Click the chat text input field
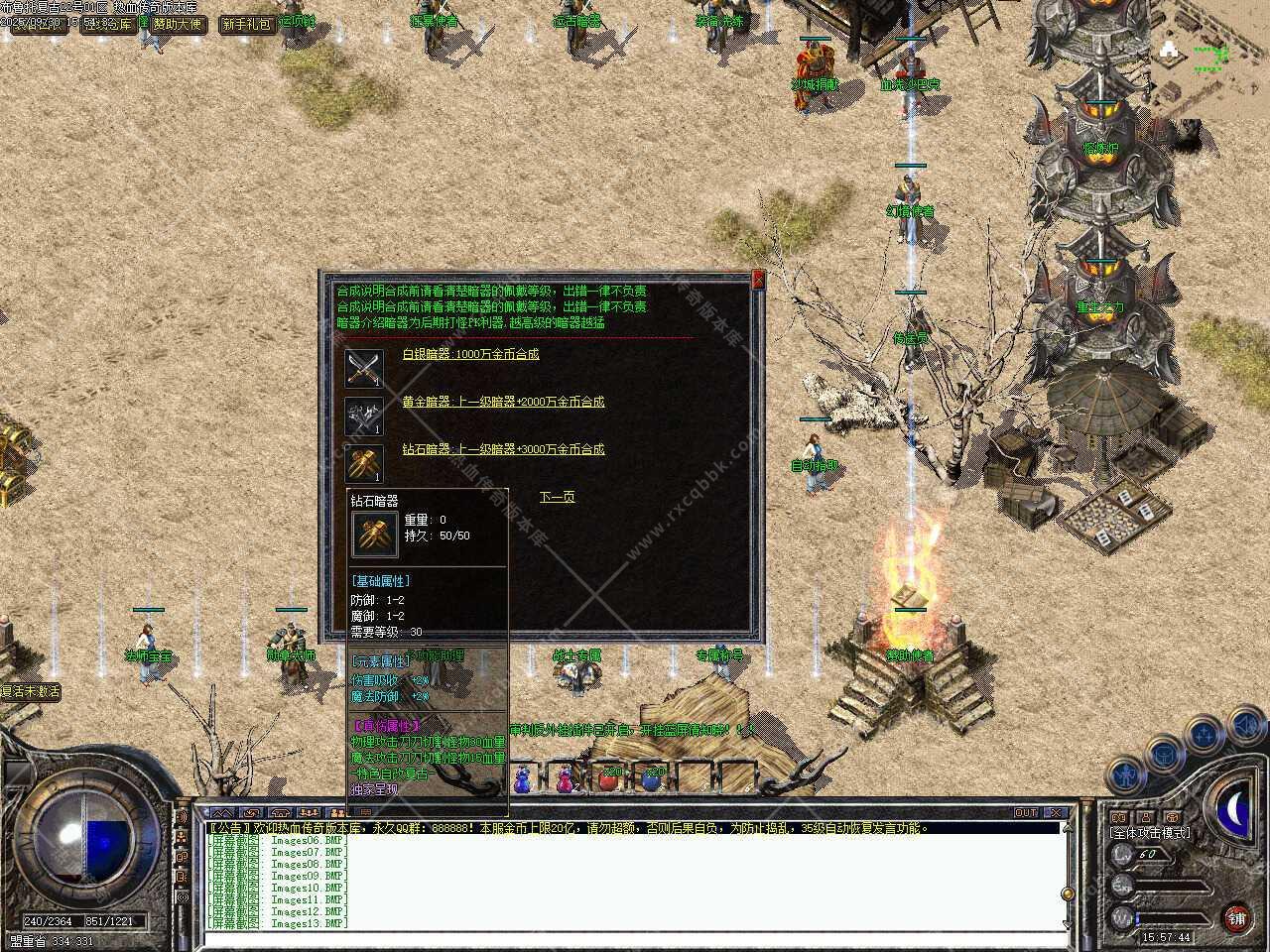The image size is (1270, 952). coord(635,937)
